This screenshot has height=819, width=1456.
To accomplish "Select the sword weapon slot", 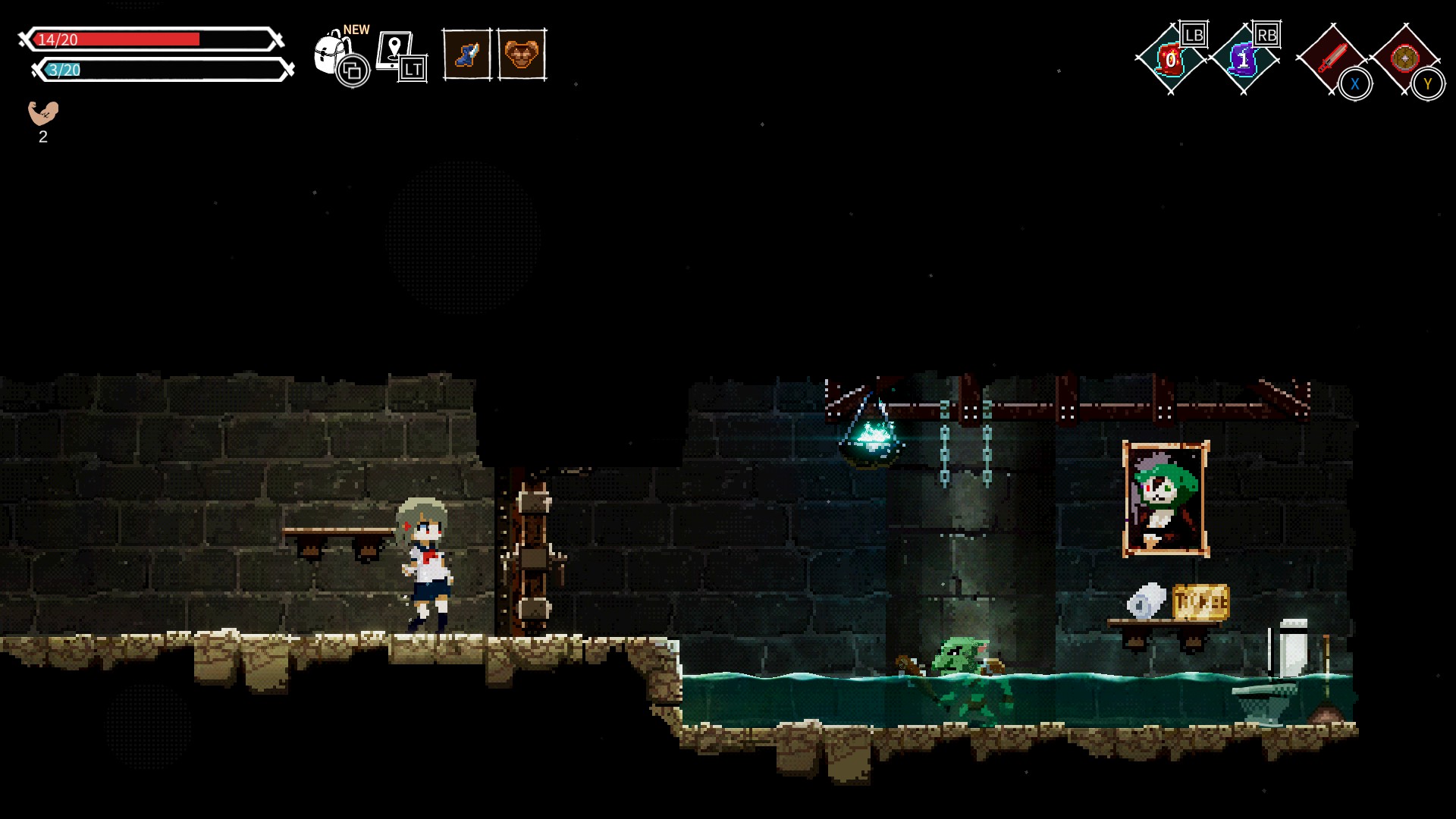I will (1331, 58).
